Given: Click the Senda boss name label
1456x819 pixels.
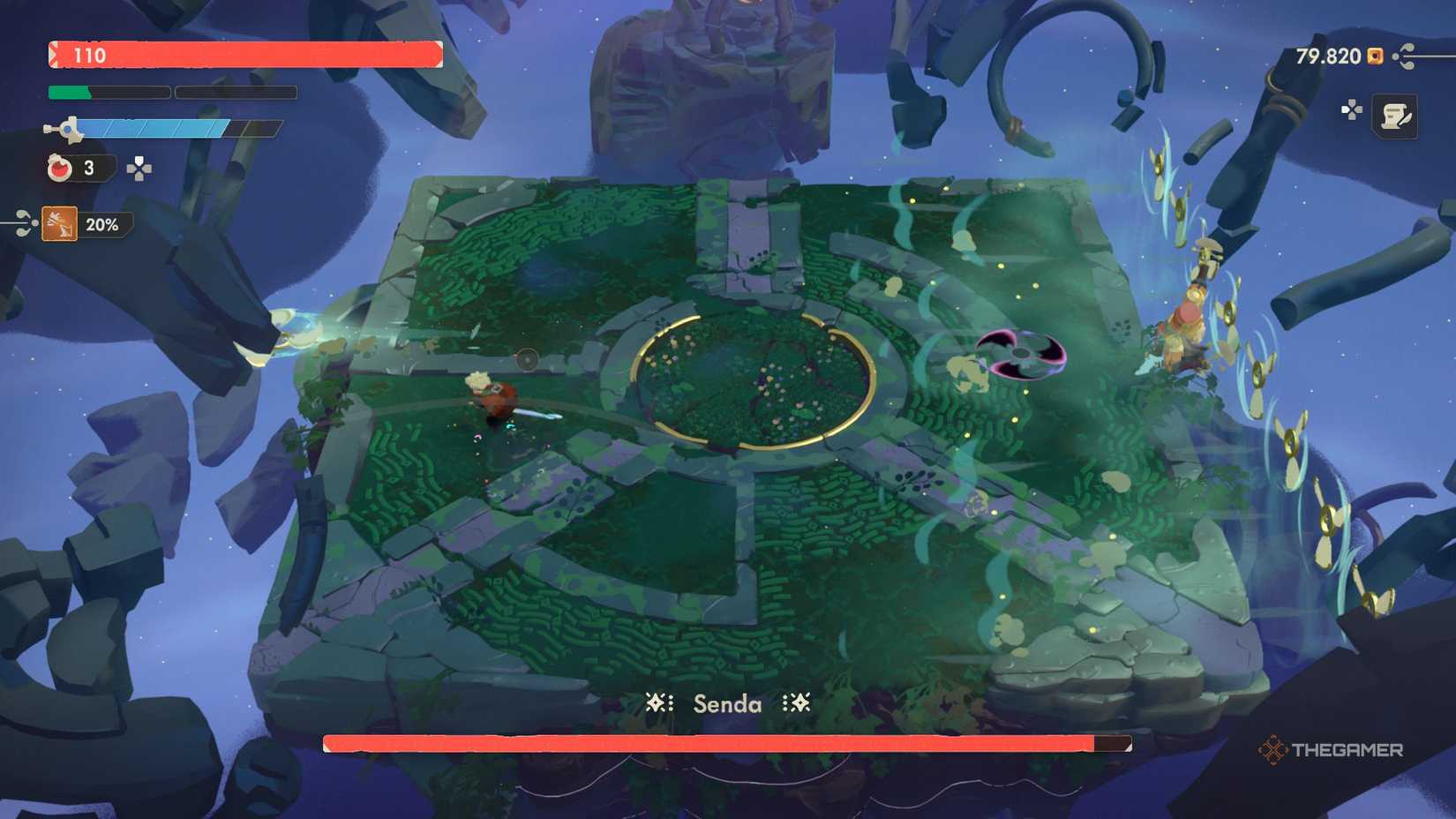Looking at the screenshot, I should pyautogui.click(x=727, y=704).
